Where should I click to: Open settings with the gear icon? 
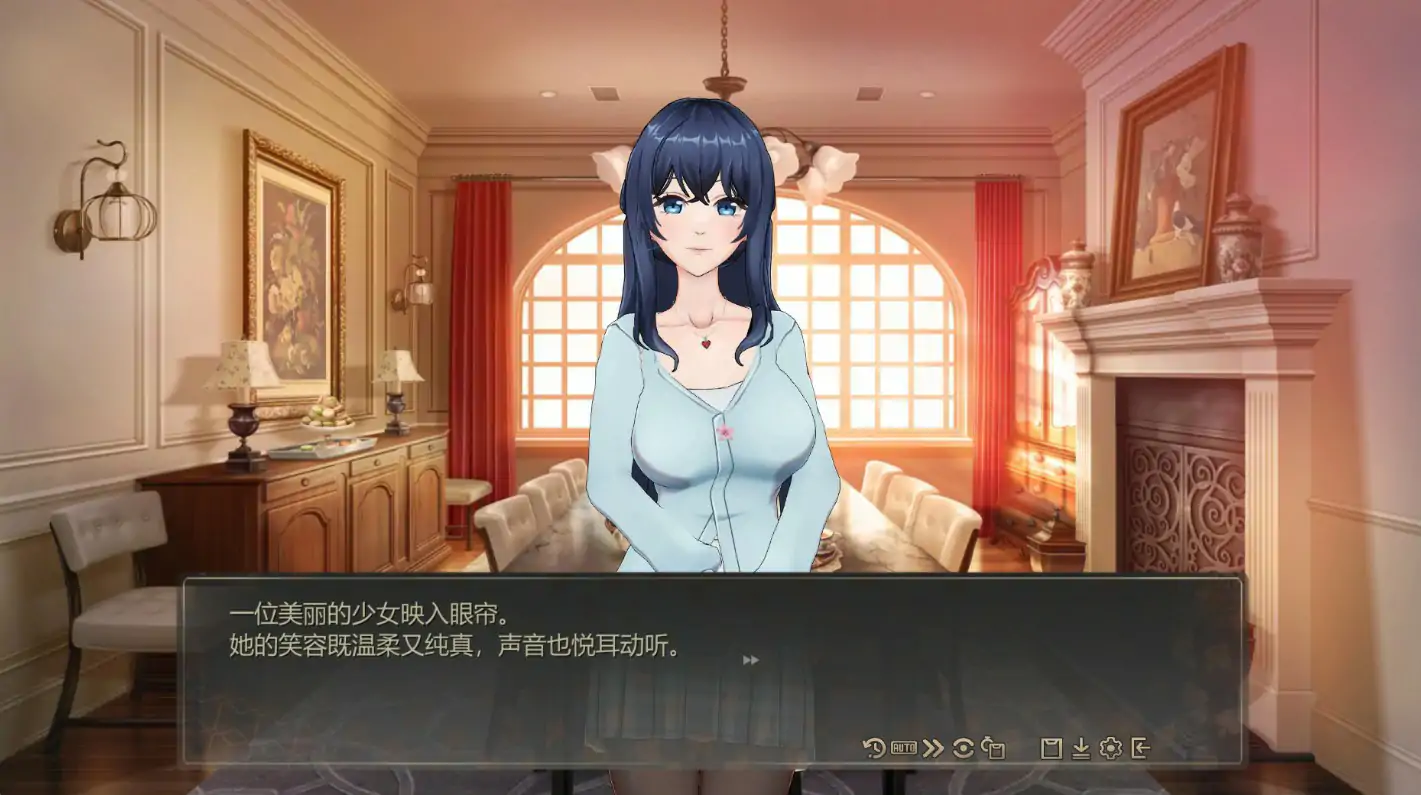click(1110, 748)
